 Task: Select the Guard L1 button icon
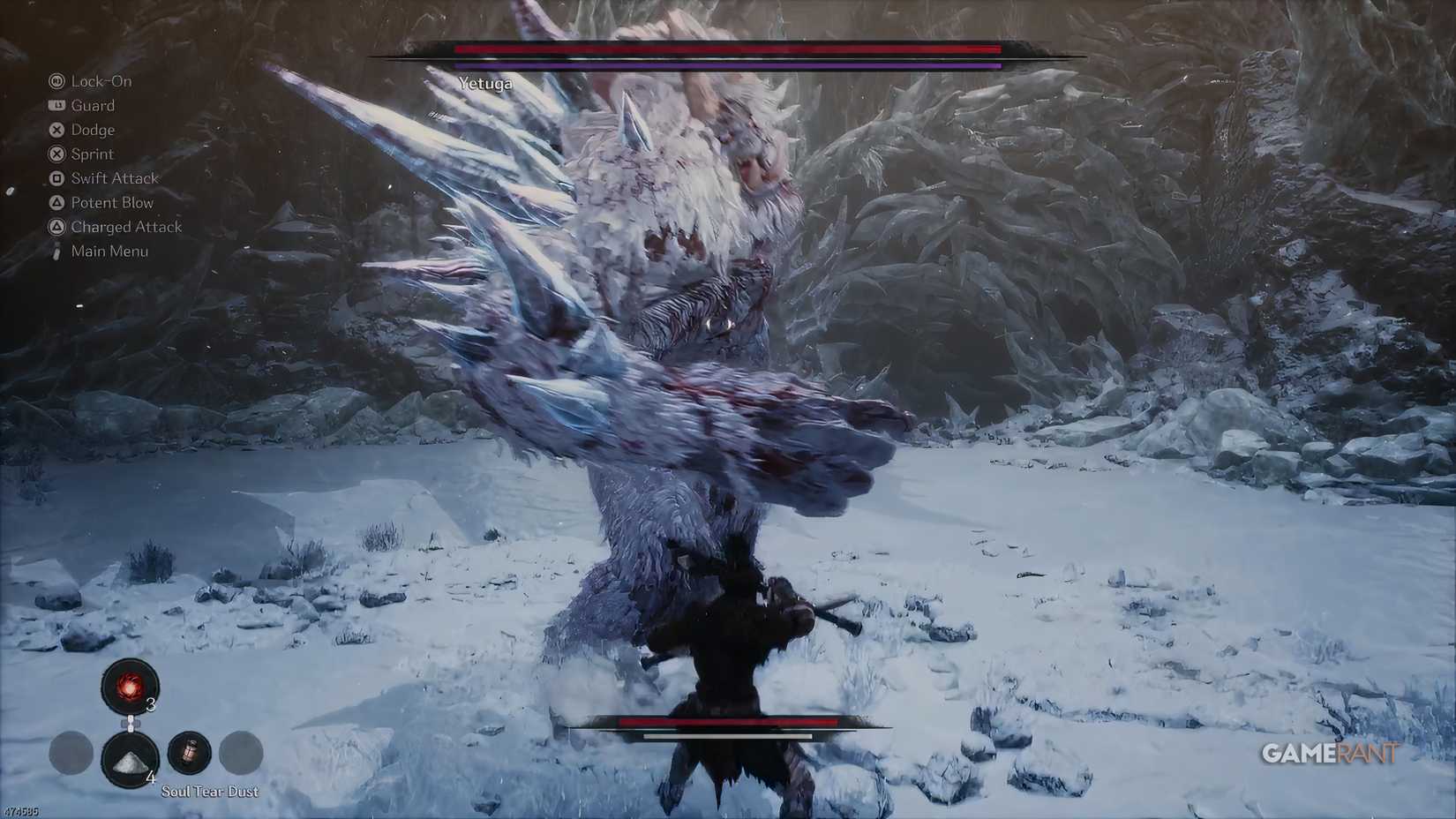click(x=56, y=104)
